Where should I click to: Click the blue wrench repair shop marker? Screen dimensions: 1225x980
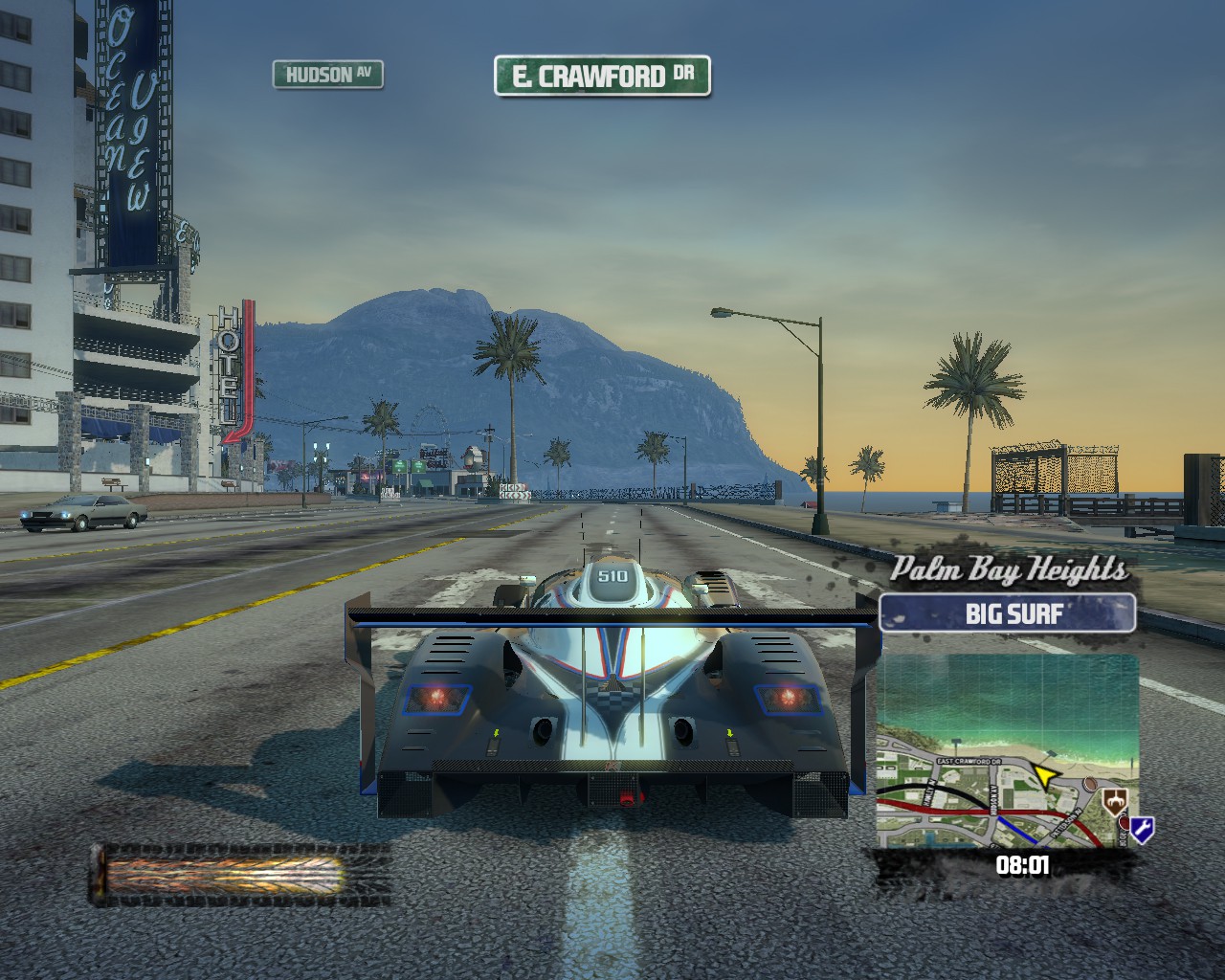[x=1142, y=828]
